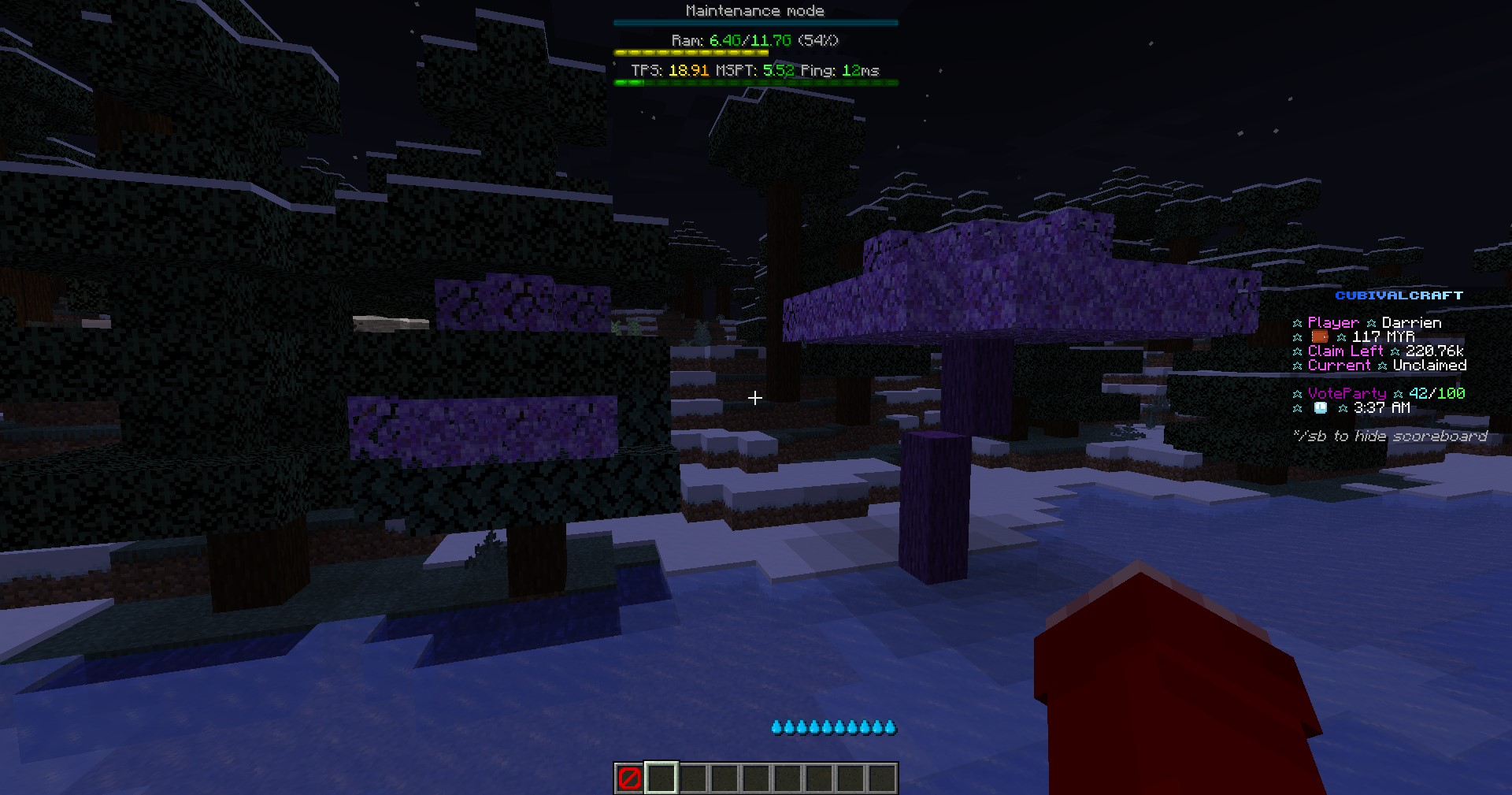Select the Ram usage display row
Viewport: 1512px width, 795px height.
754,40
